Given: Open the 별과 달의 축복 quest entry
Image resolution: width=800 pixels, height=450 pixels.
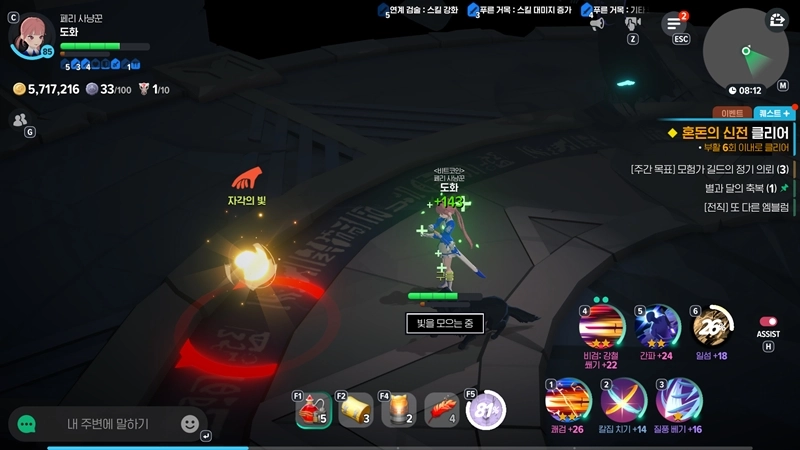Looking at the screenshot, I should pos(740,188).
